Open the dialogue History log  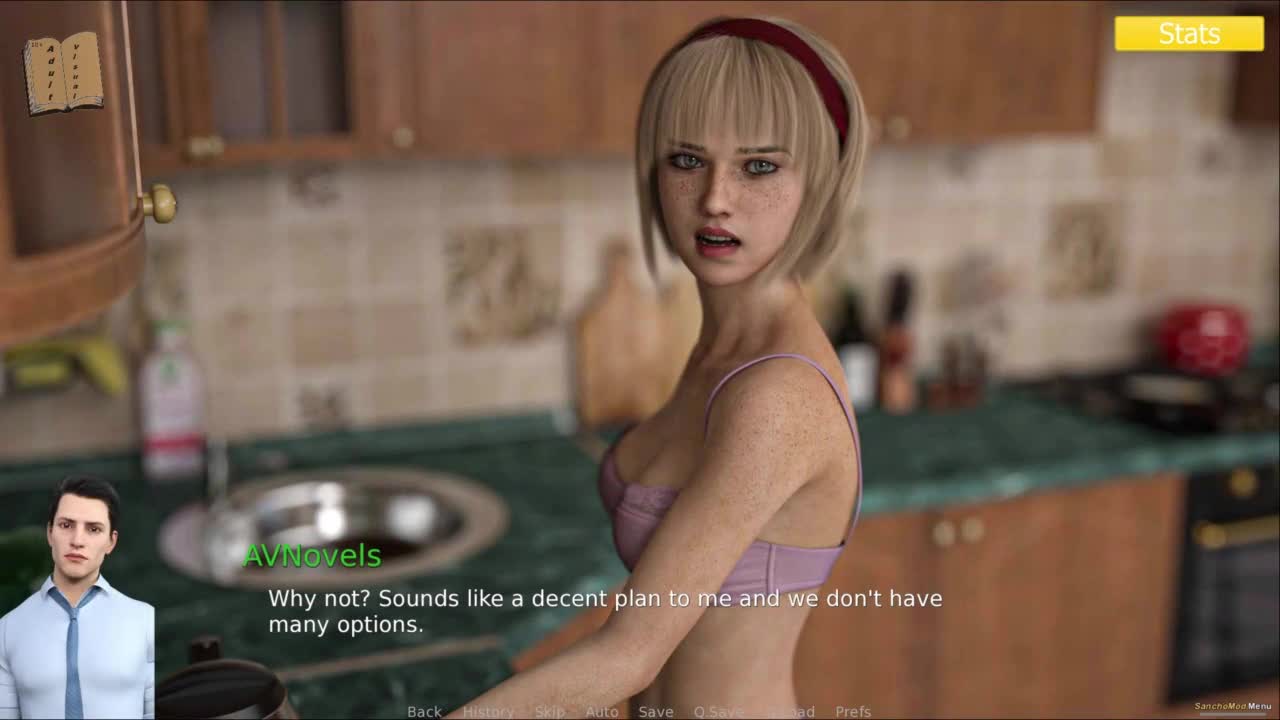[x=488, y=712]
